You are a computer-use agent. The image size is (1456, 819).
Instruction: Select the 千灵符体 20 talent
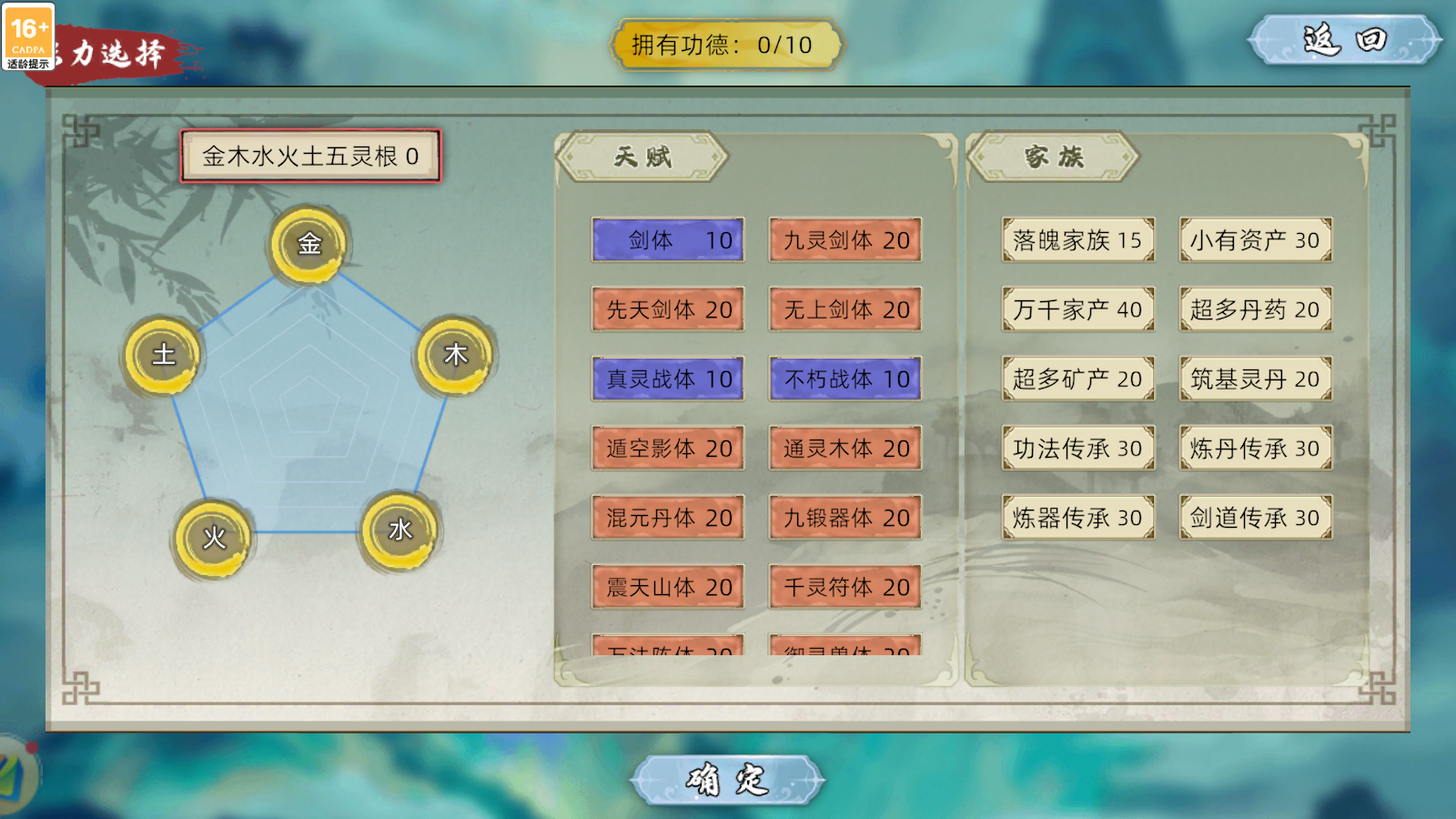tap(845, 587)
